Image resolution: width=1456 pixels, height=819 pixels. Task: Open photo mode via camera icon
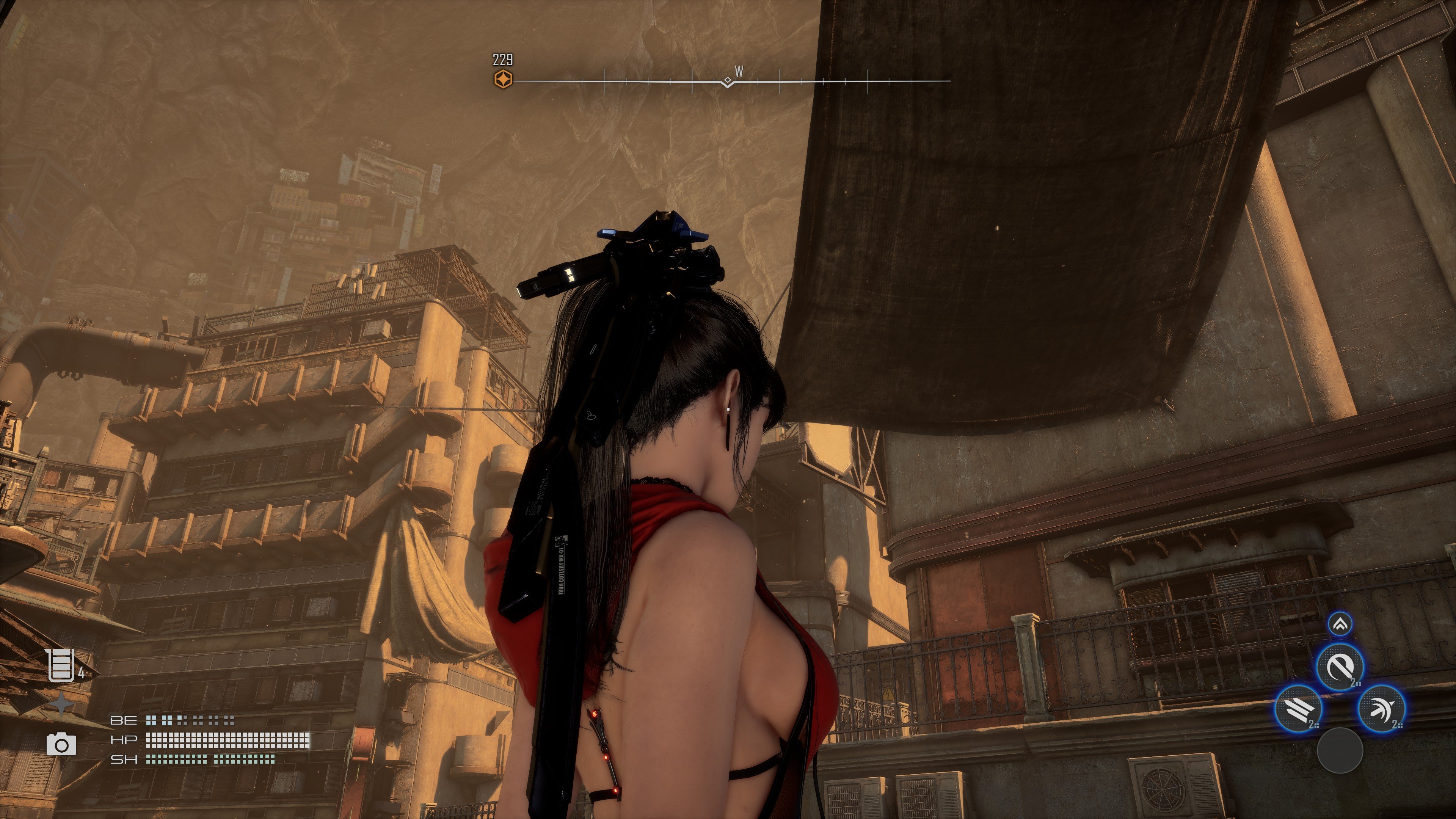tap(61, 744)
